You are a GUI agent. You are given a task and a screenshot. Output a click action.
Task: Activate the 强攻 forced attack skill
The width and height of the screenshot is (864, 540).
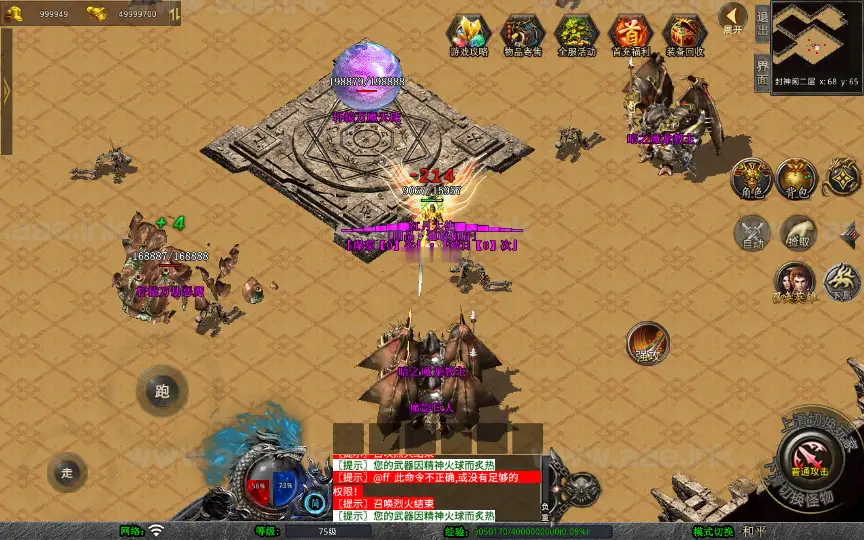click(x=647, y=342)
